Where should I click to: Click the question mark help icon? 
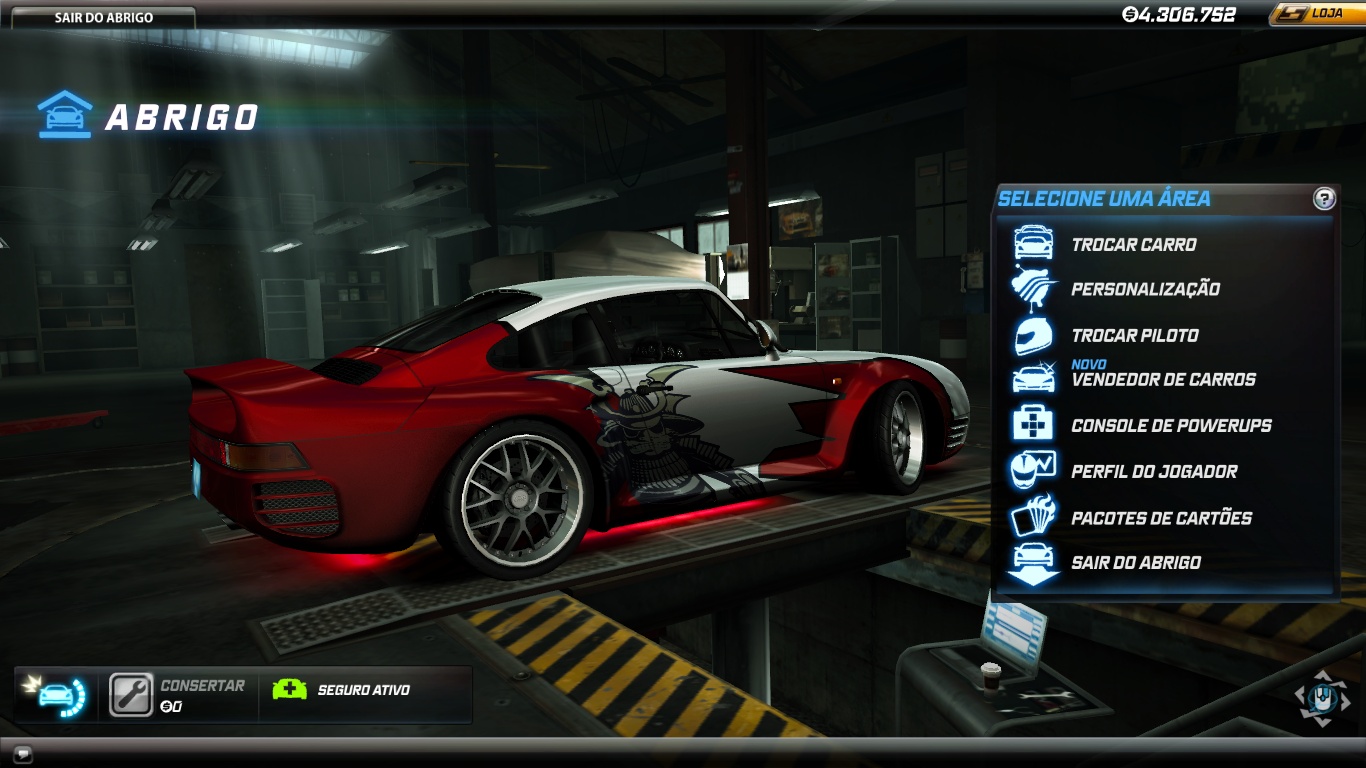1324,198
